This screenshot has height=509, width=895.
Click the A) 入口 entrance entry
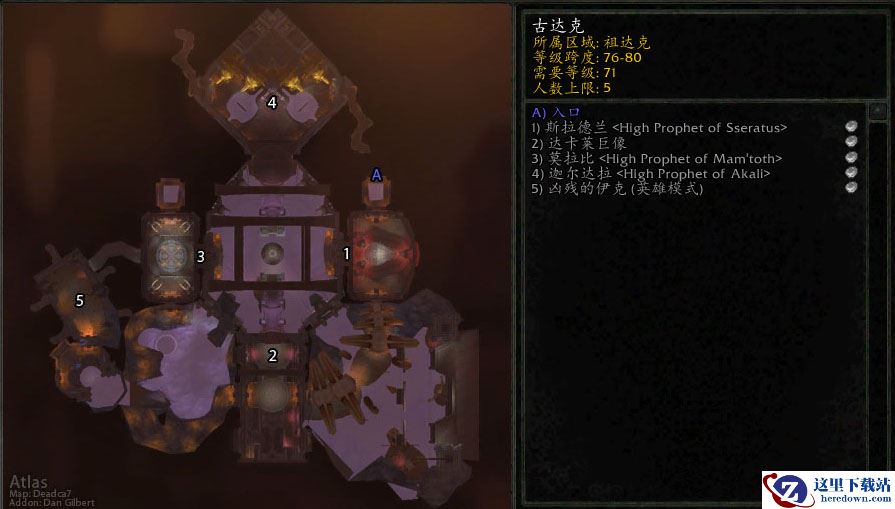(x=556, y=112)
